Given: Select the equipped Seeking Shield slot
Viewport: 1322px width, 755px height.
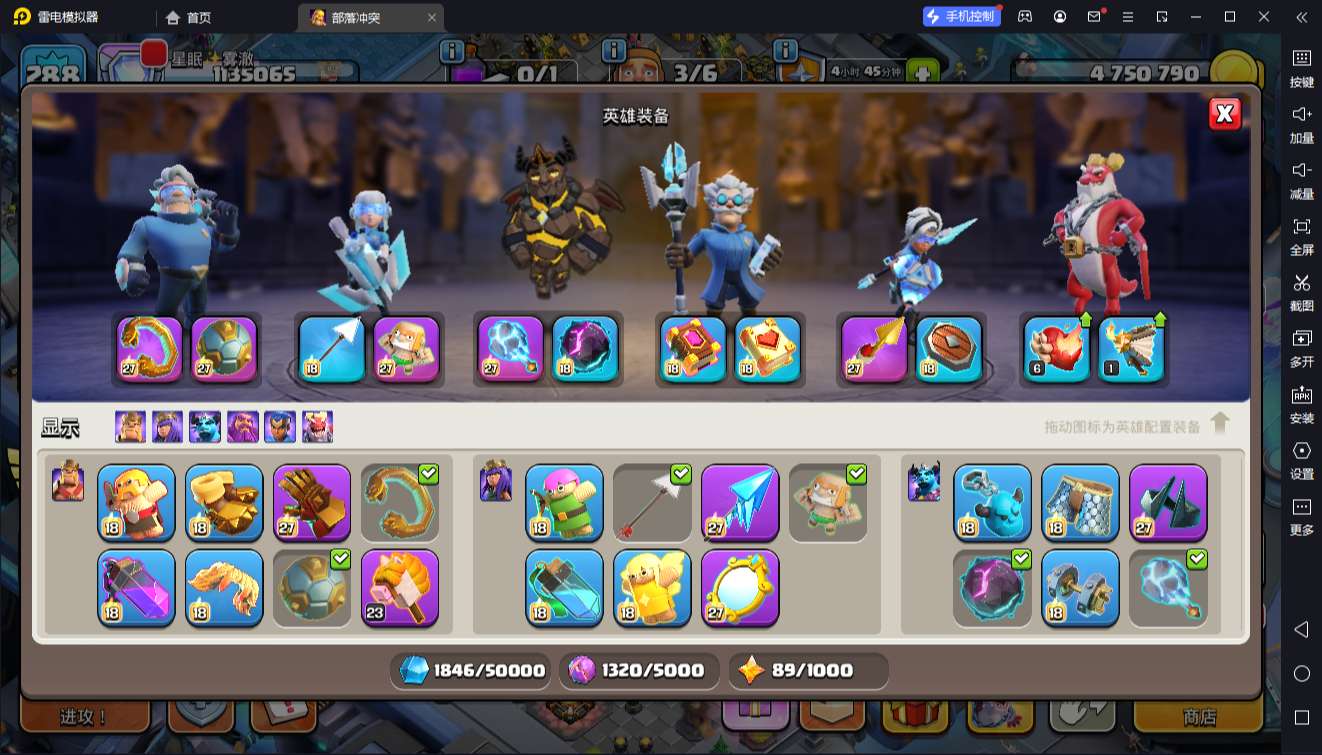Looking at the screenshot, I should pos(949,349).
